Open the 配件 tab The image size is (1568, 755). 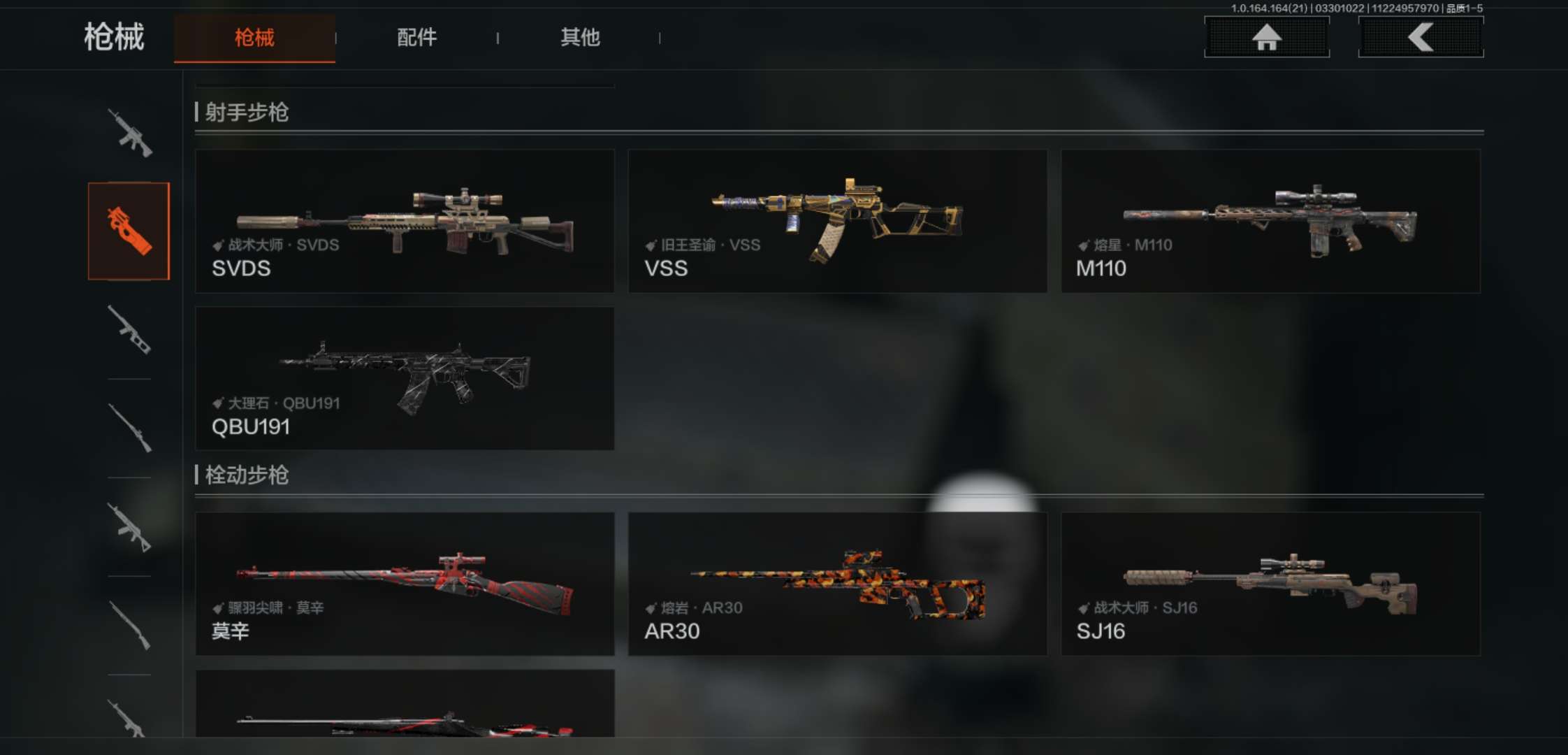(416, 38)
